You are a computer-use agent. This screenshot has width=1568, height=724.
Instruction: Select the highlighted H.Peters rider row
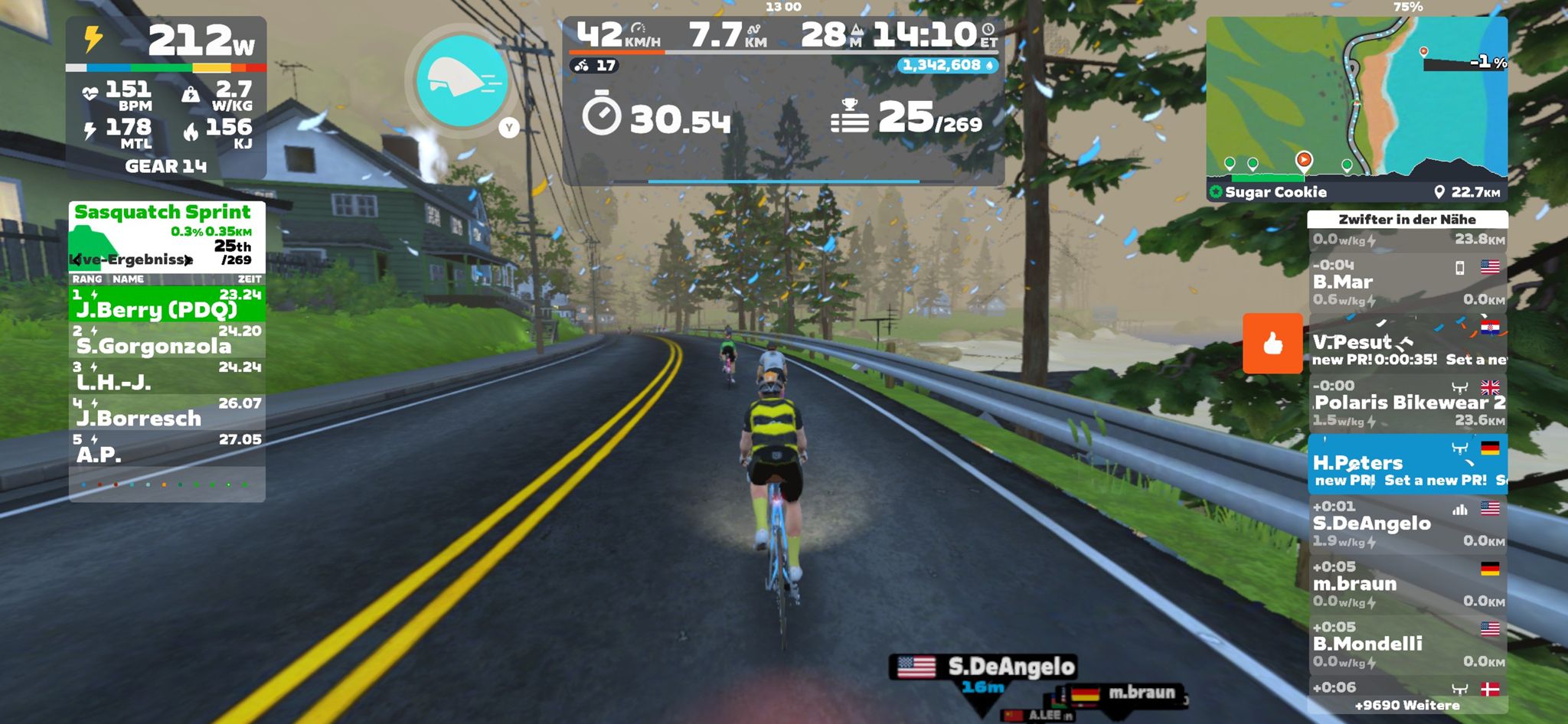(x=1407, y=464)
